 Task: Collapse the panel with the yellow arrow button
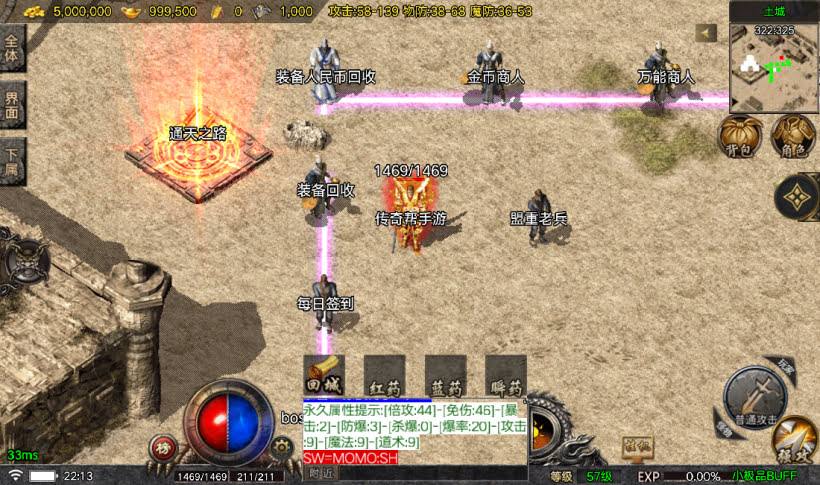[707, 33]
